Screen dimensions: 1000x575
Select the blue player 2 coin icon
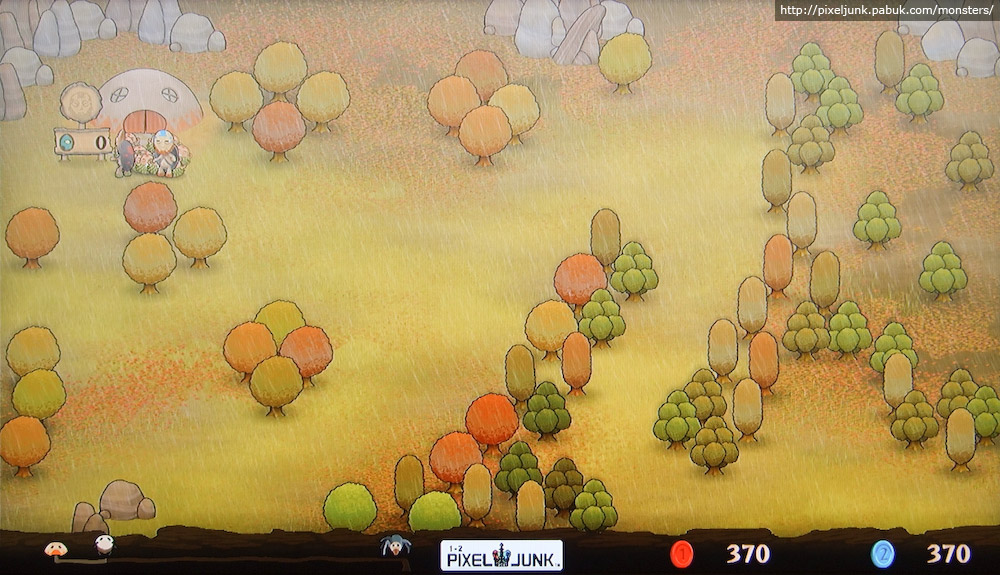click(x=882, y=553)
